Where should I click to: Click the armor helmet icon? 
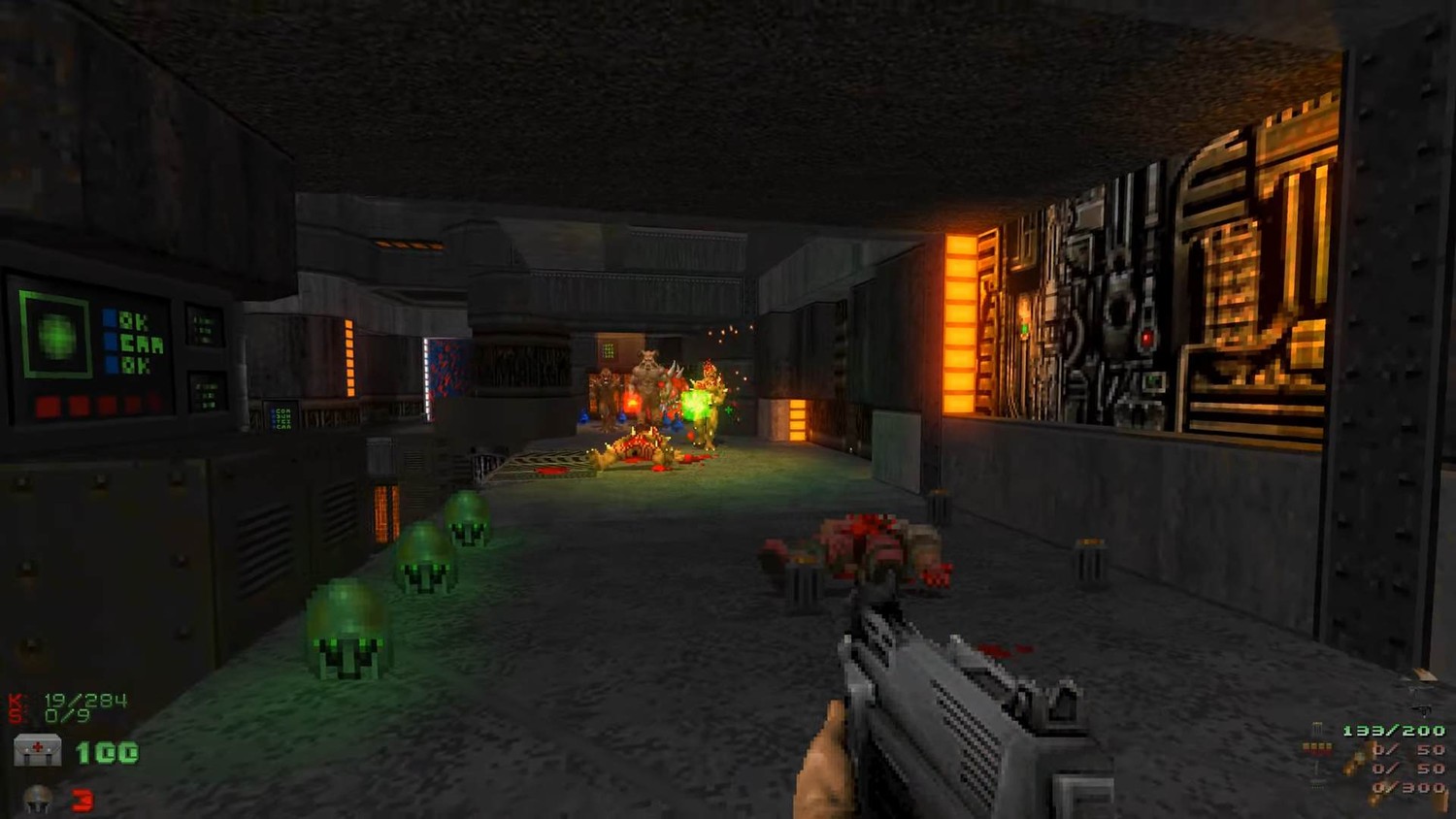pyautogui.click(x=38, y=800)
